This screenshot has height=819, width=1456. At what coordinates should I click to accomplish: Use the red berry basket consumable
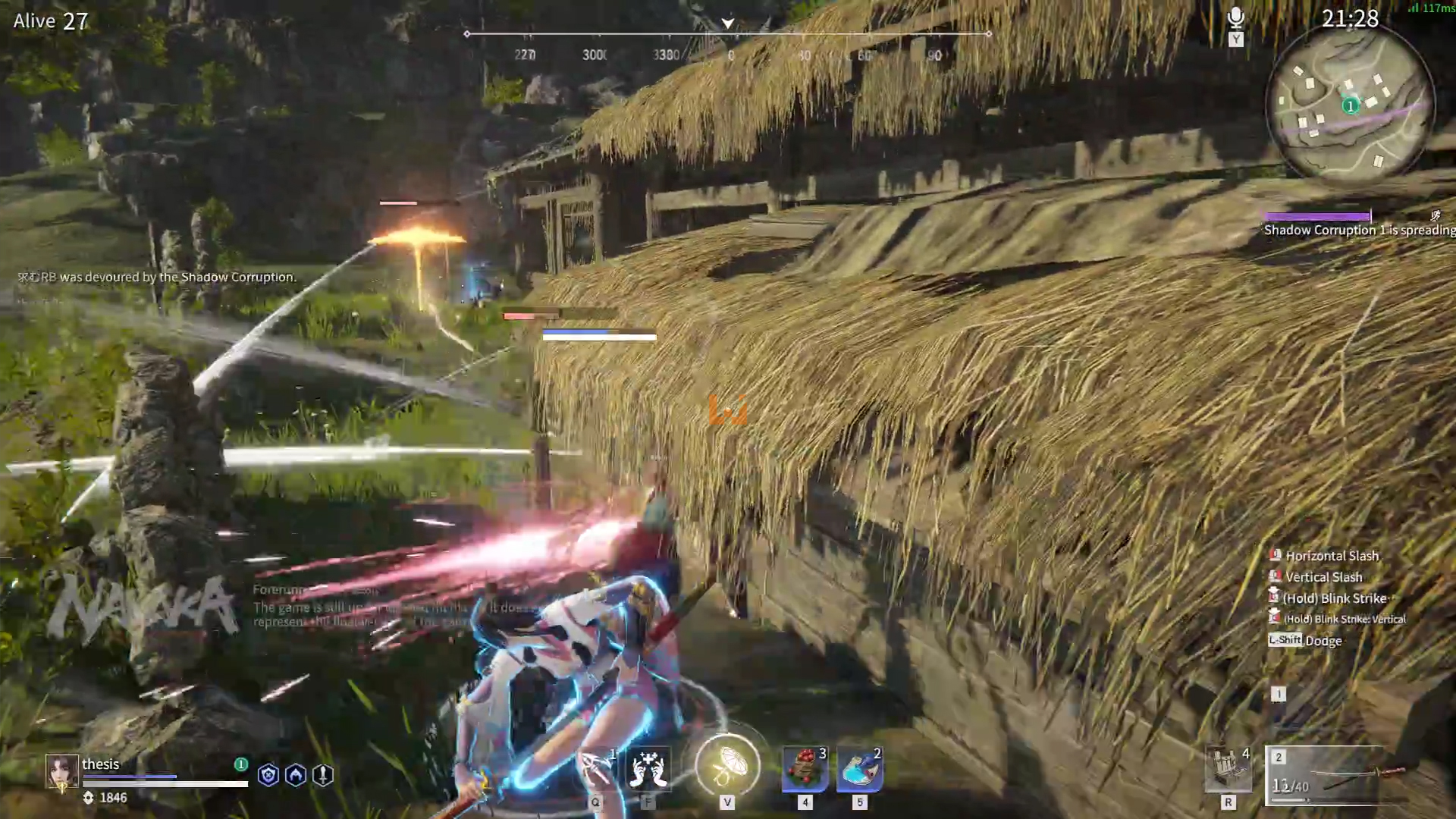click(805, 769)
